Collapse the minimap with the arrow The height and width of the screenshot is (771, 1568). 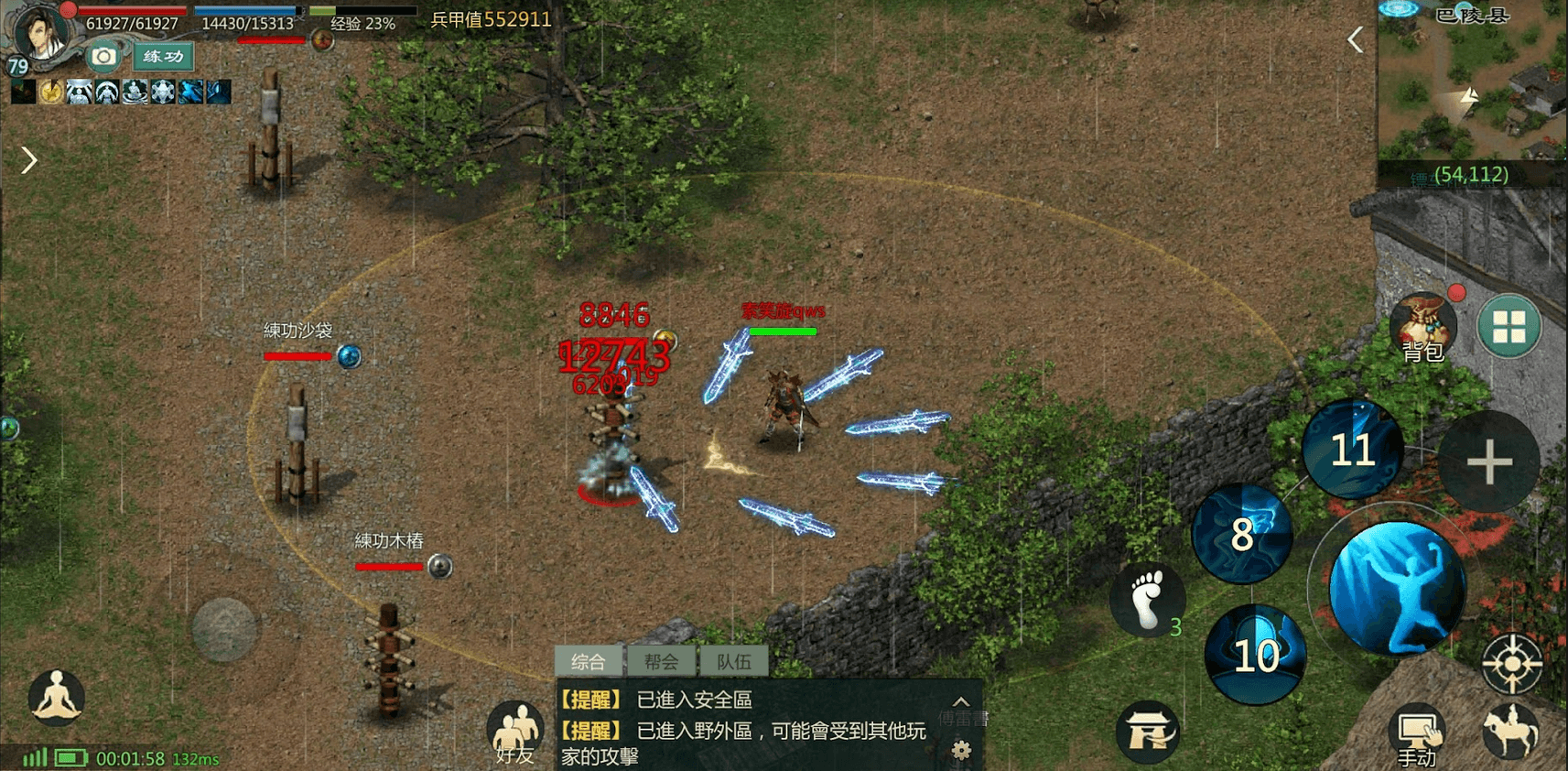1356,39
